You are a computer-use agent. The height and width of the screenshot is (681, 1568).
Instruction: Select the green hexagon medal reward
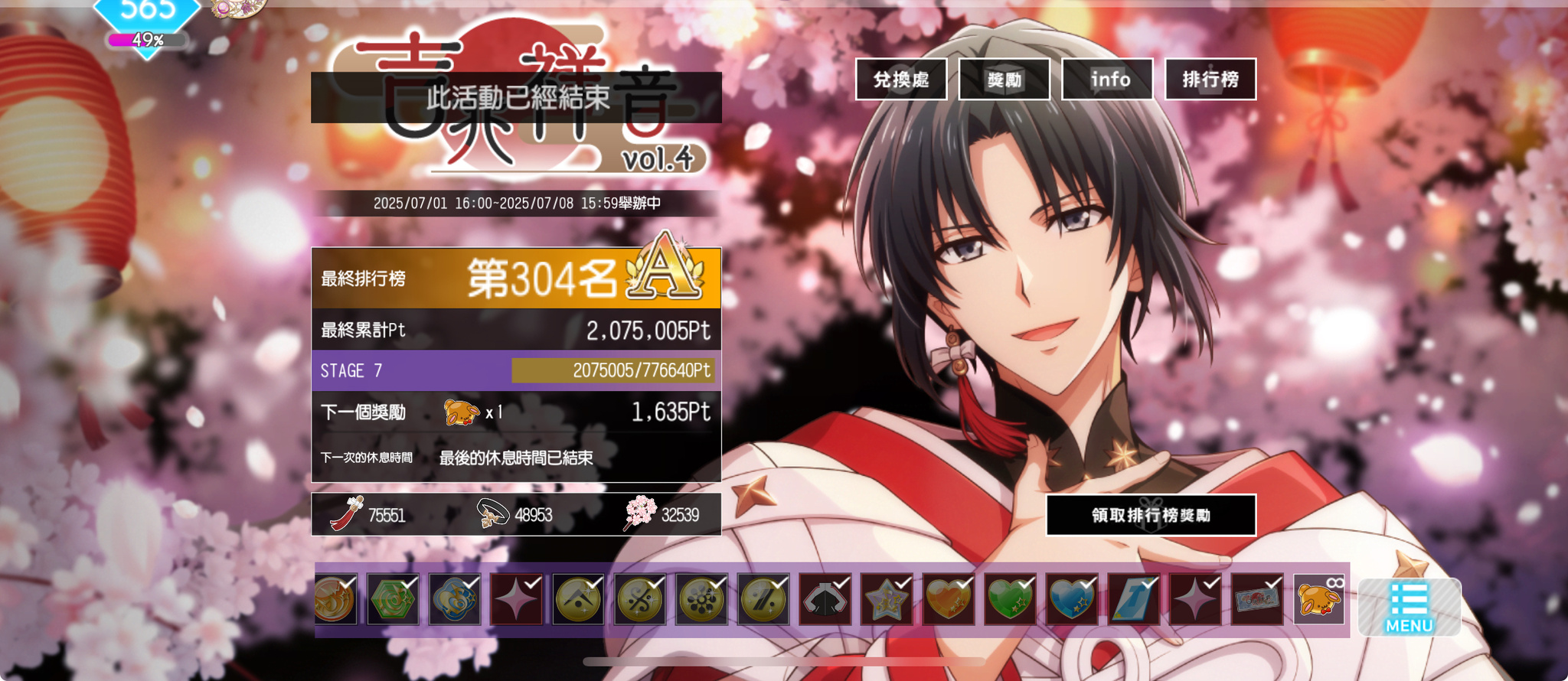pos(393,599)
